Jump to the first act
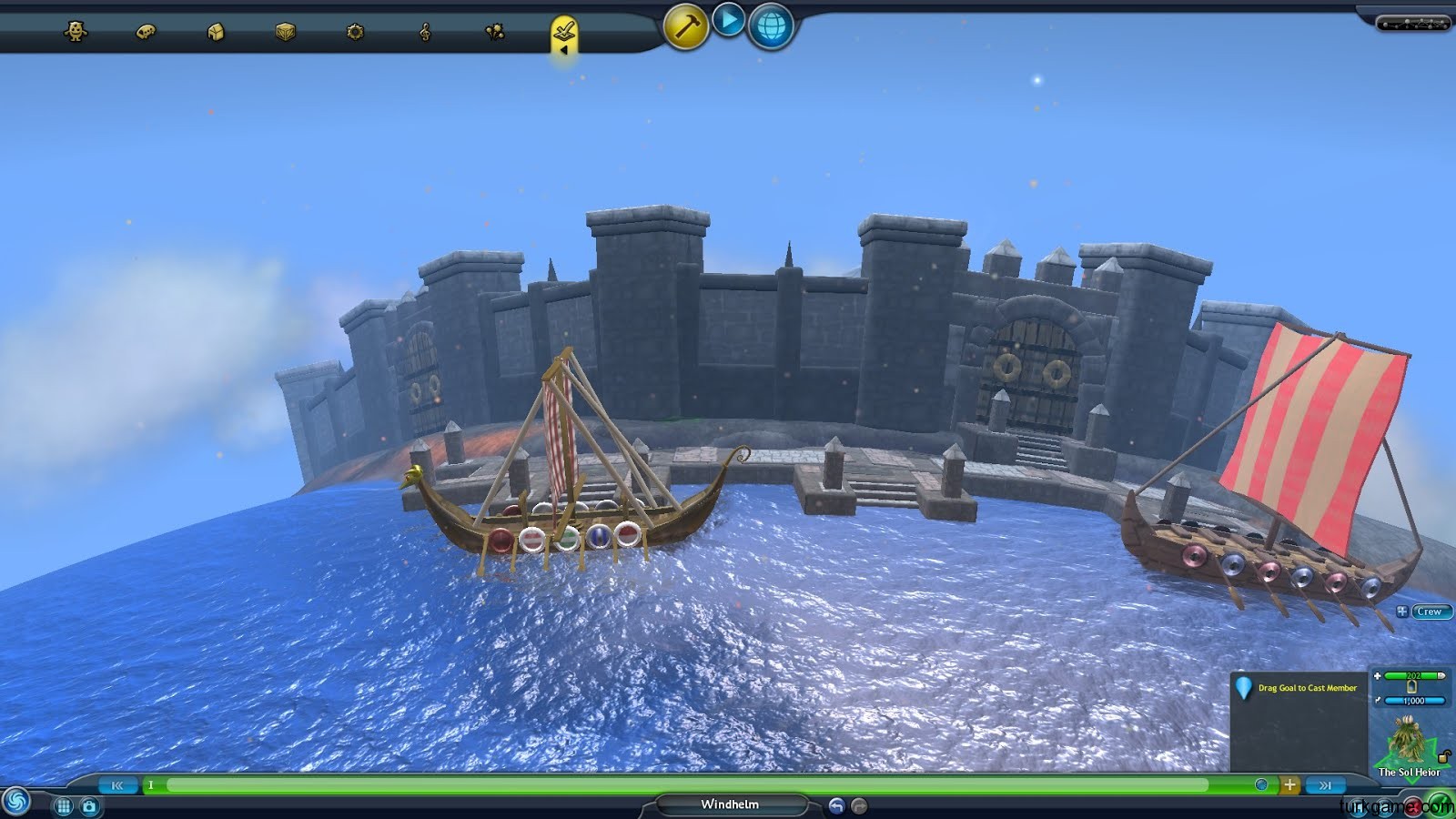Viewport: 1456px width, 819px height. pos(117,784)
